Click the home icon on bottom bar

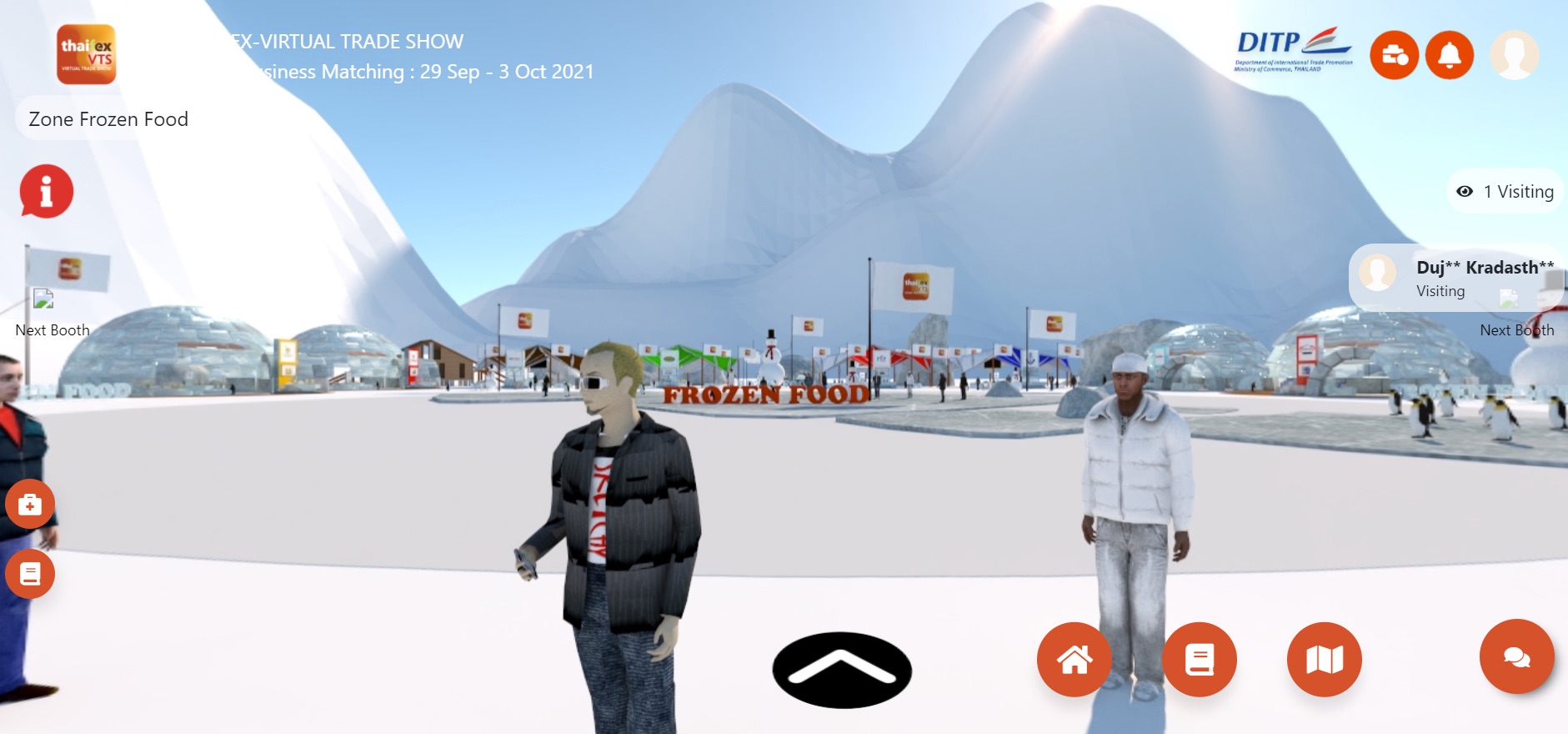pyautogui.click(x=1076, y=660)
